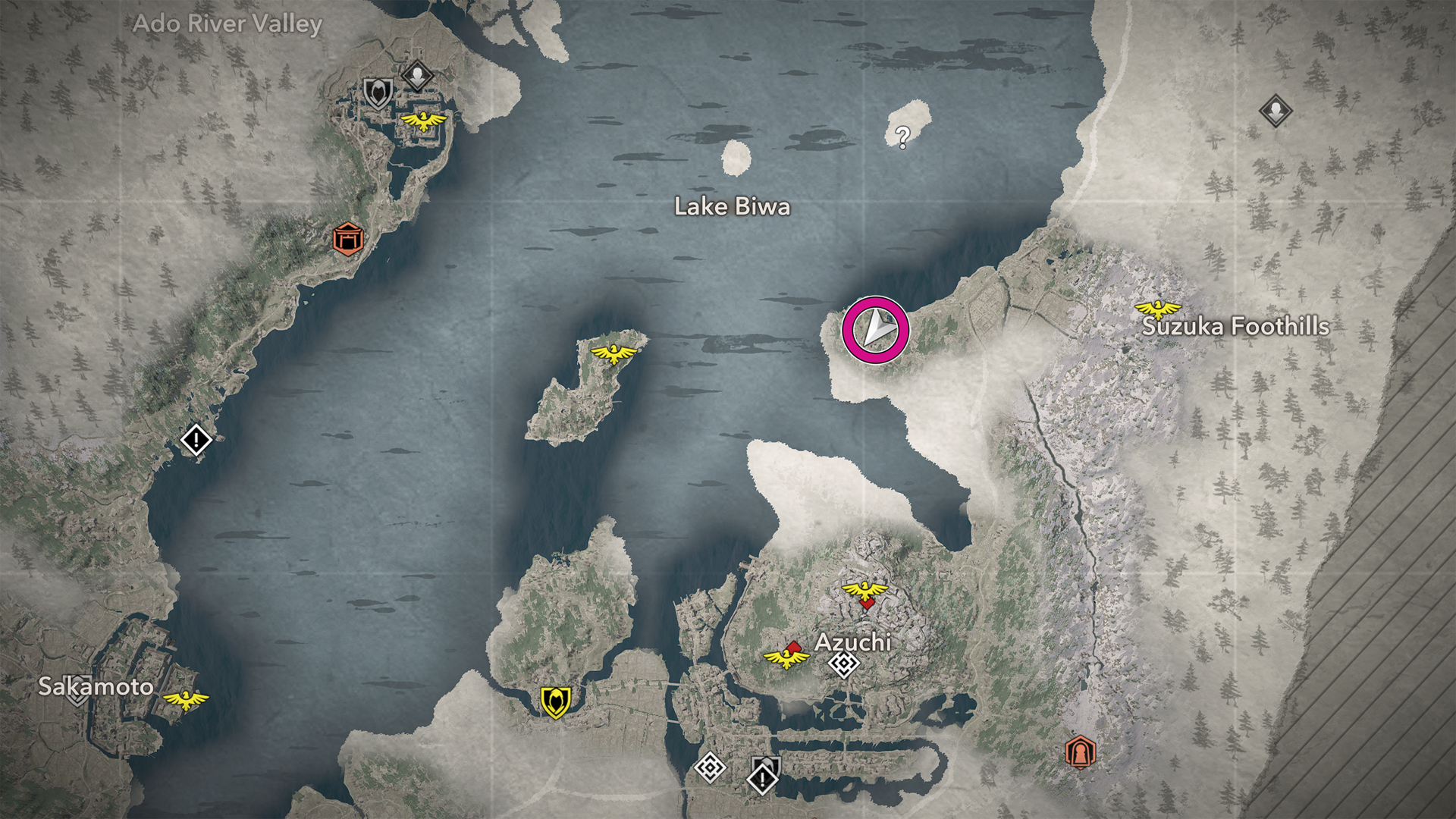The height and width of the screenshot is (819, 1456).
Task: Select the question mark marker on the island
Action: pos(902,136)
